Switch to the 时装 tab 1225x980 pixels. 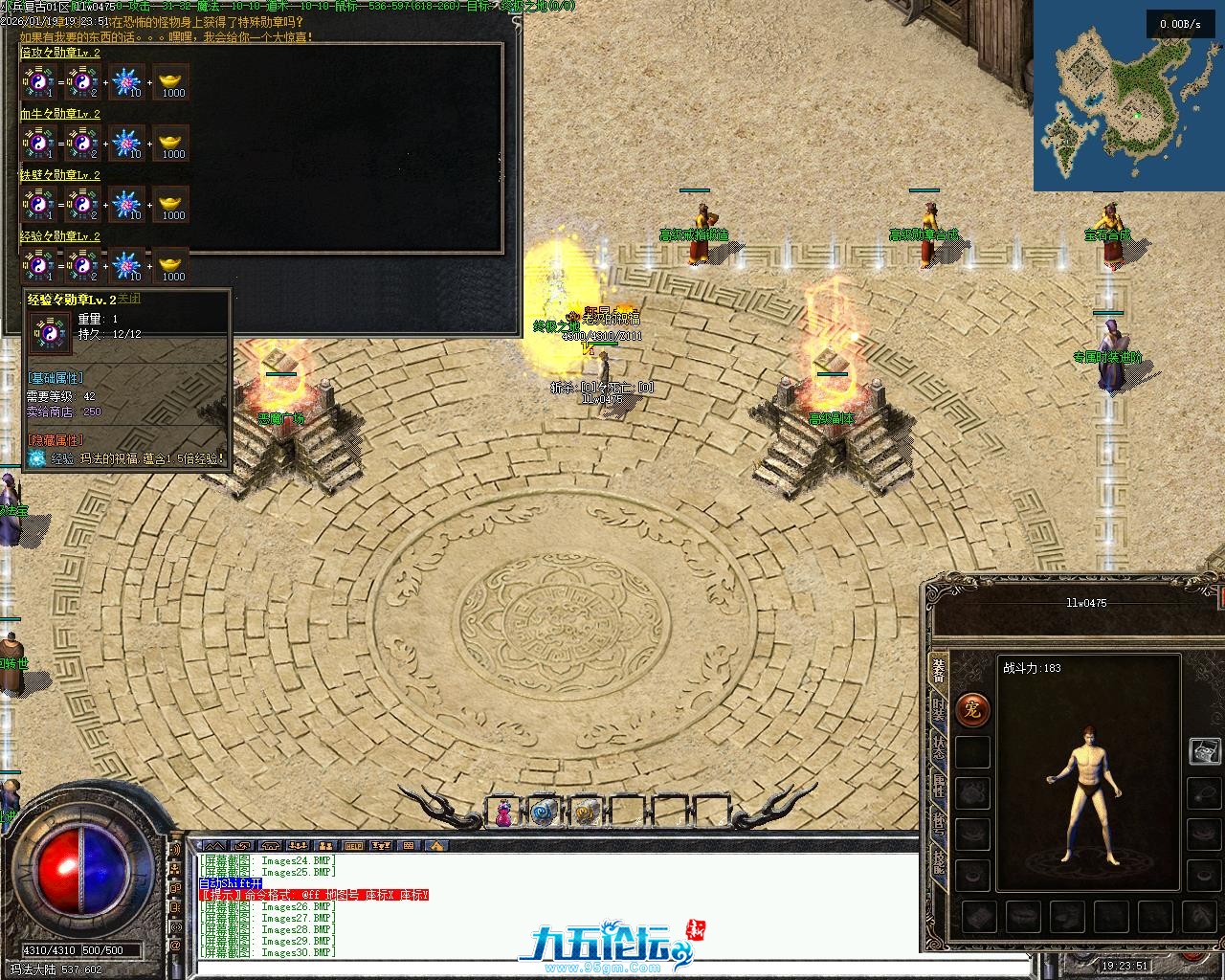click(939, 709)
